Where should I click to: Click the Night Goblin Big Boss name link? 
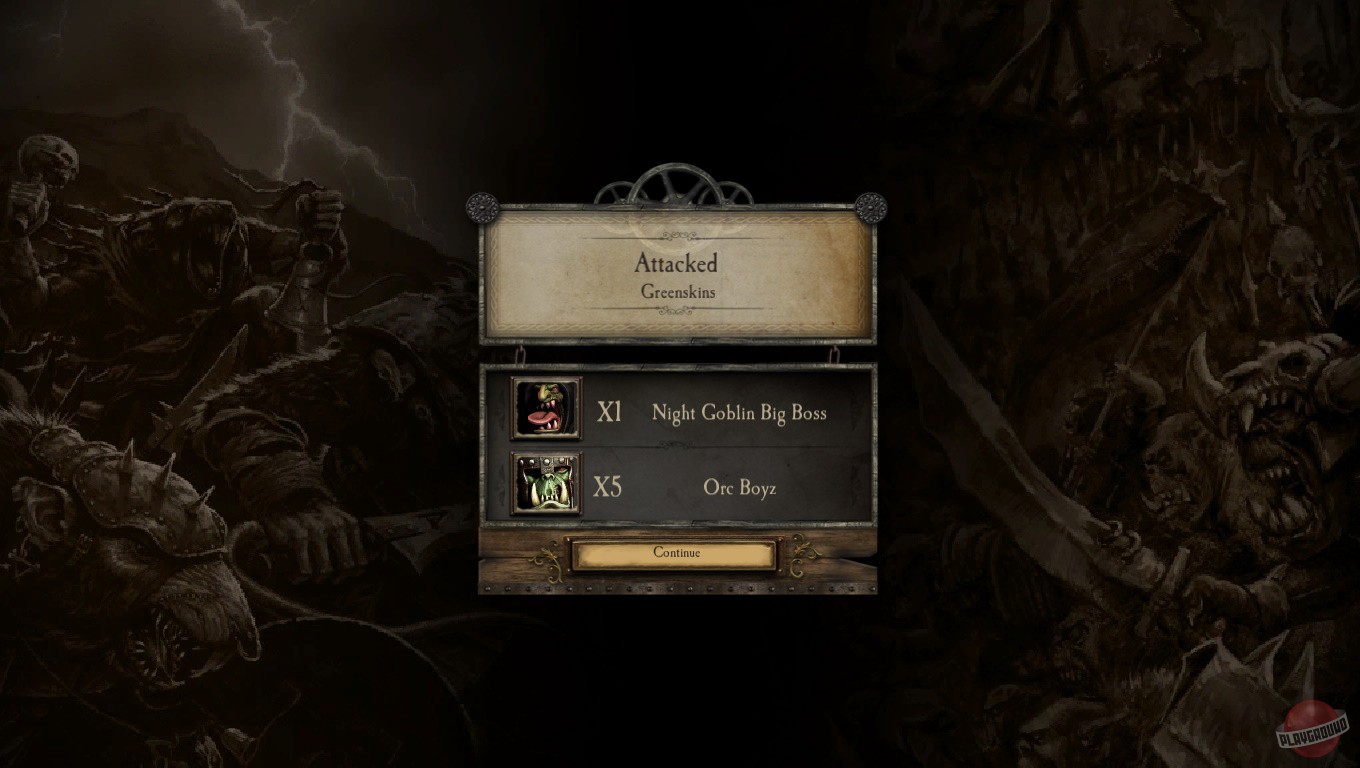pyautogui.click(x=740, y=412)
